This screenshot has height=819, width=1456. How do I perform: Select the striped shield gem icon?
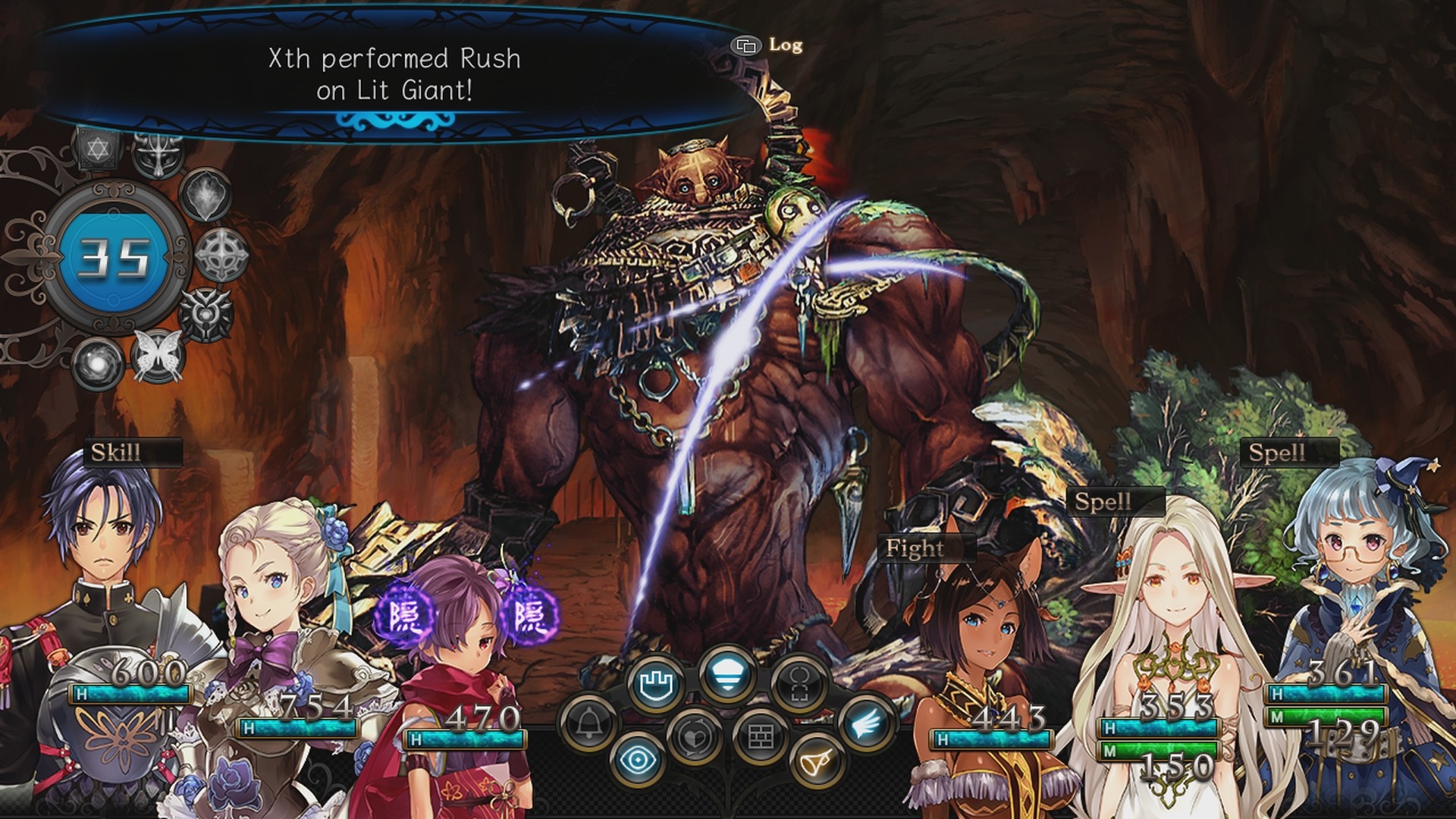click(726, 674)
